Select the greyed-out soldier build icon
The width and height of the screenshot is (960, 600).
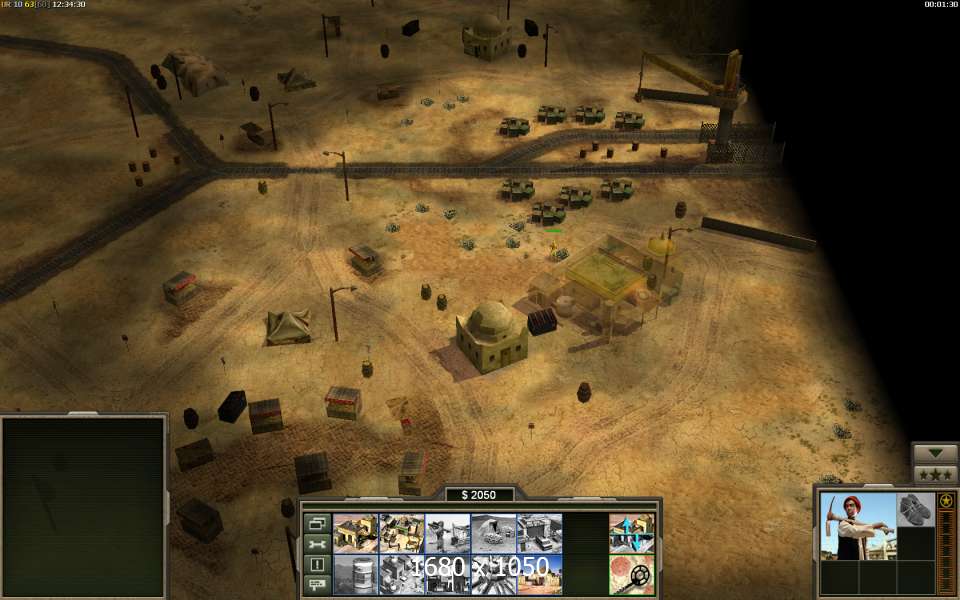tap(448, 533)
